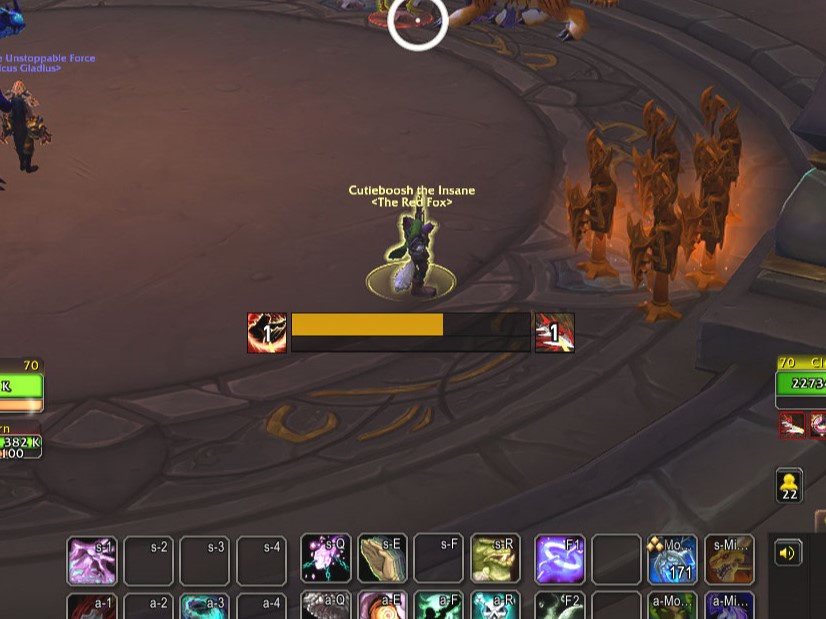Activate the F1 purple swirl spell

560,560
